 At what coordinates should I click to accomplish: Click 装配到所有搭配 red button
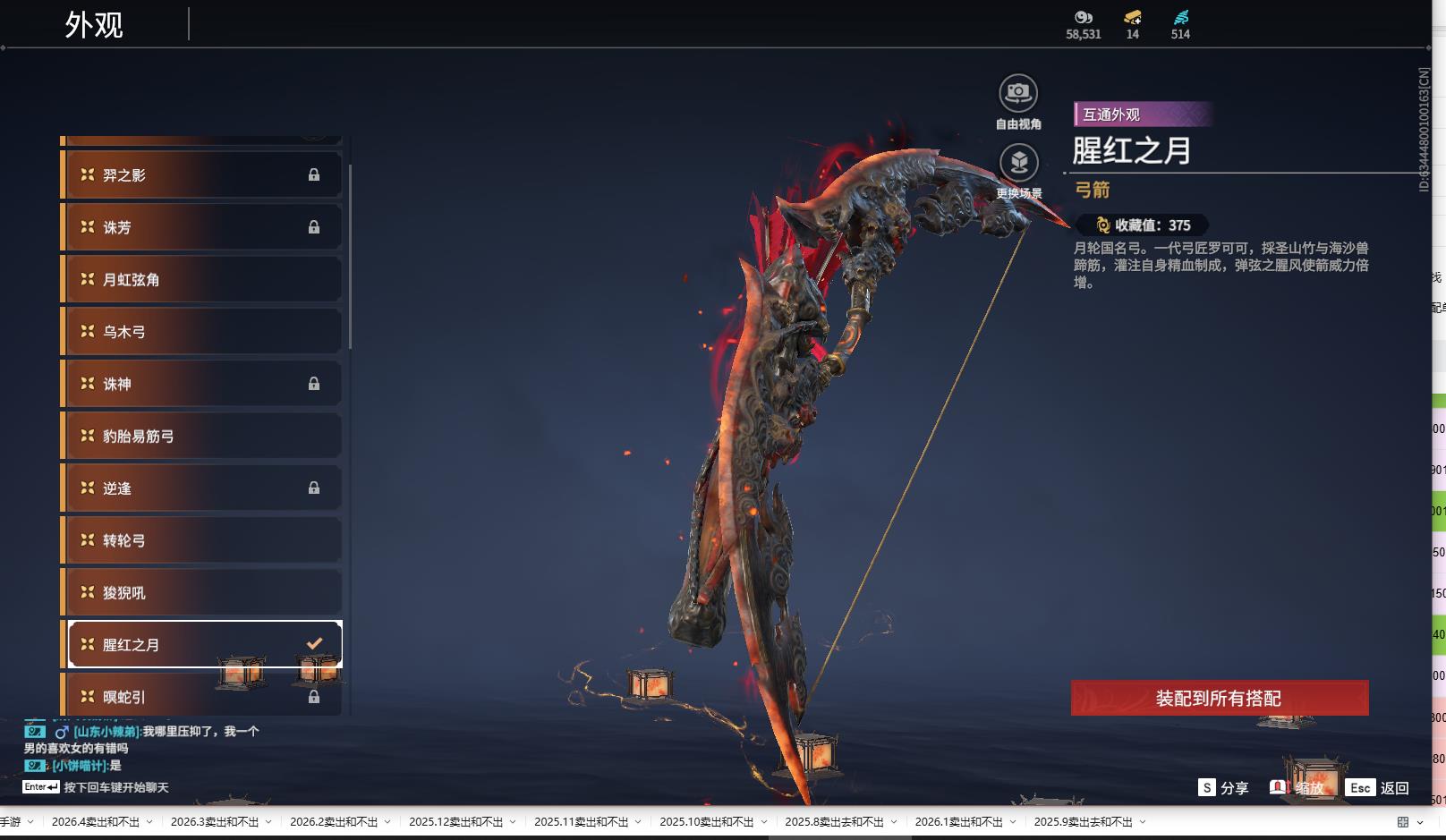tap(1219, 698)
